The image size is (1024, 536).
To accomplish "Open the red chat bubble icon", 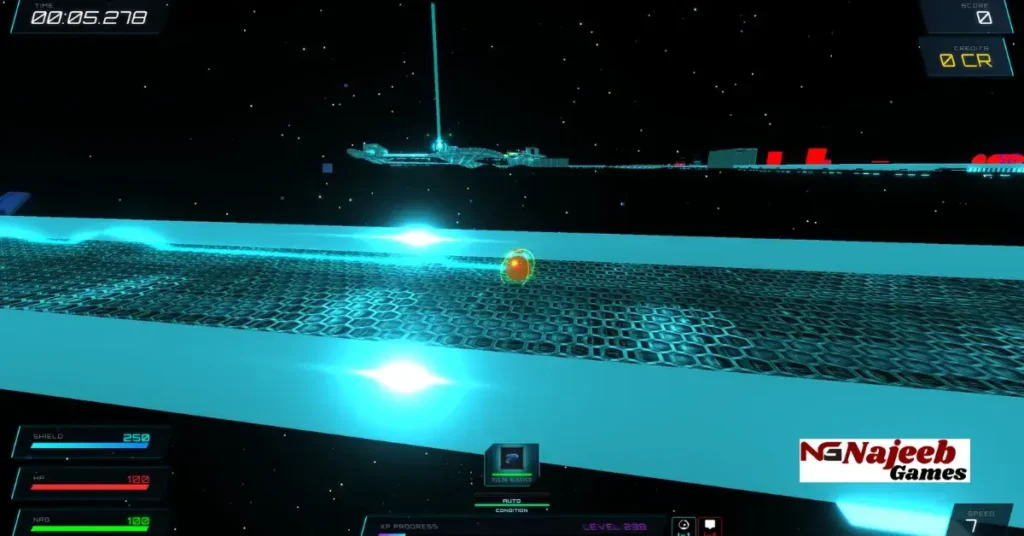I will tap(710, 526).
